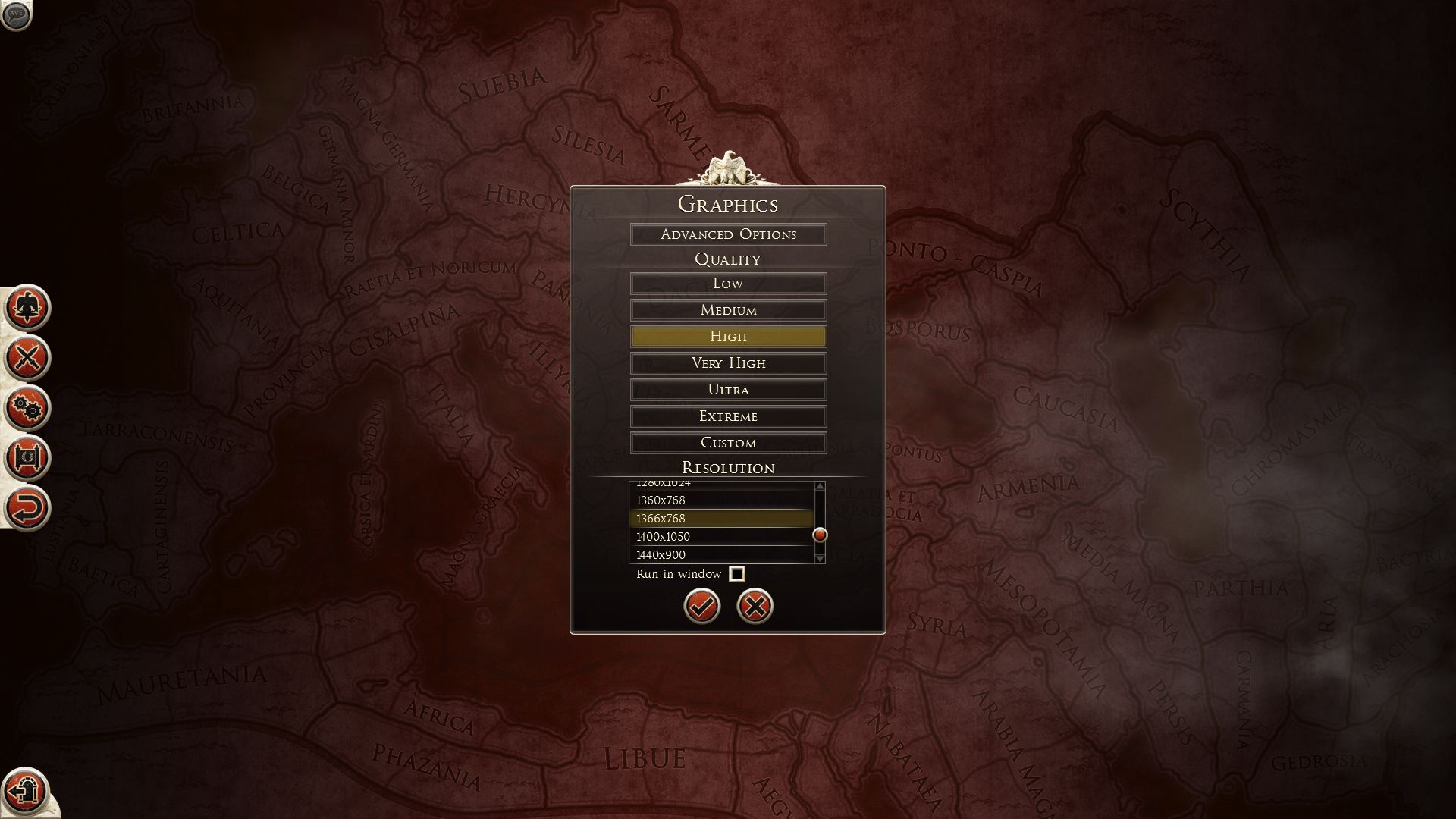Click the resolution list's down arrow

[820, 558]
